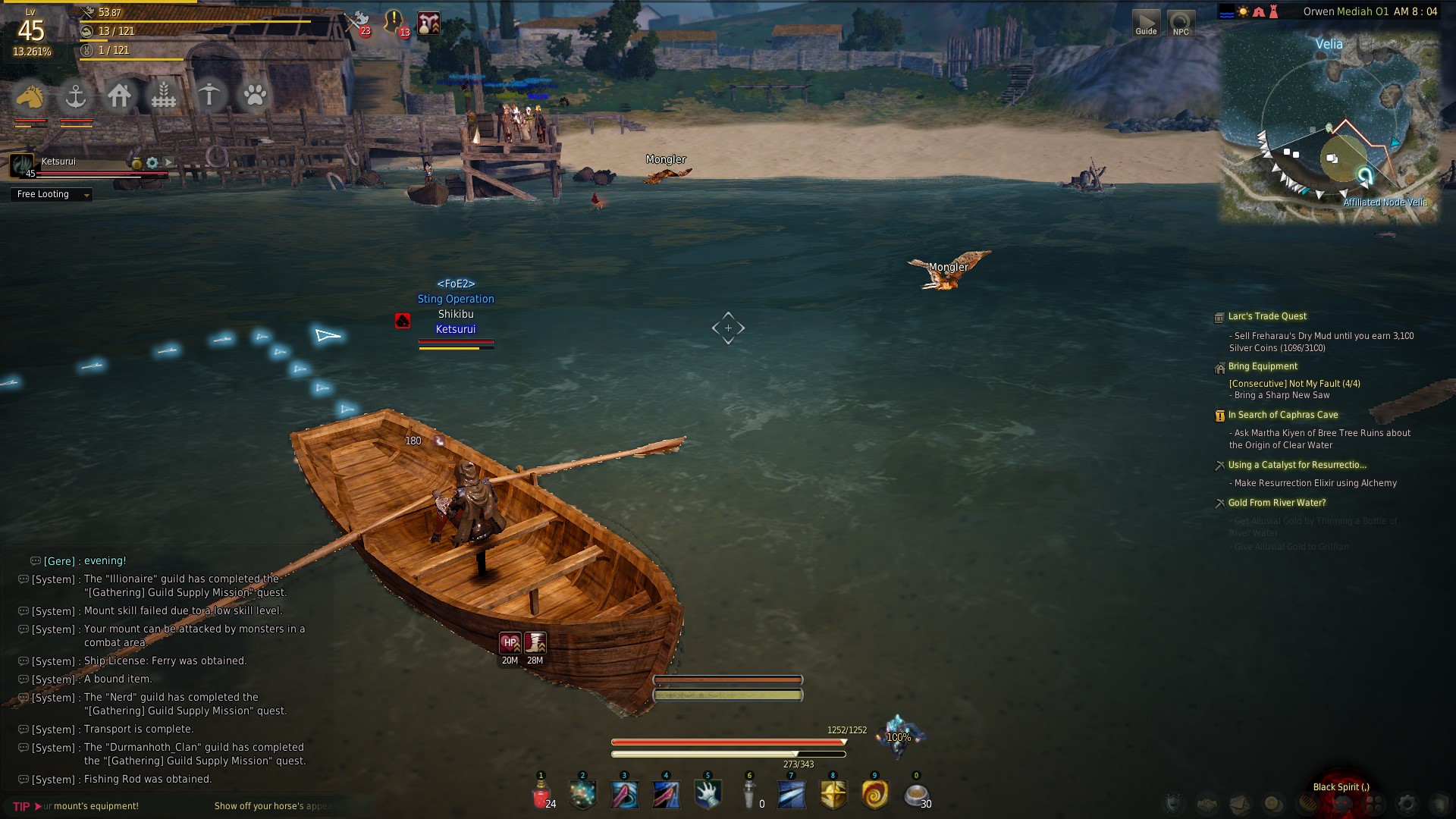Use the pet feed bowl slot
The height and width of the screenshot is (819, 1456).
pos(916,795)
